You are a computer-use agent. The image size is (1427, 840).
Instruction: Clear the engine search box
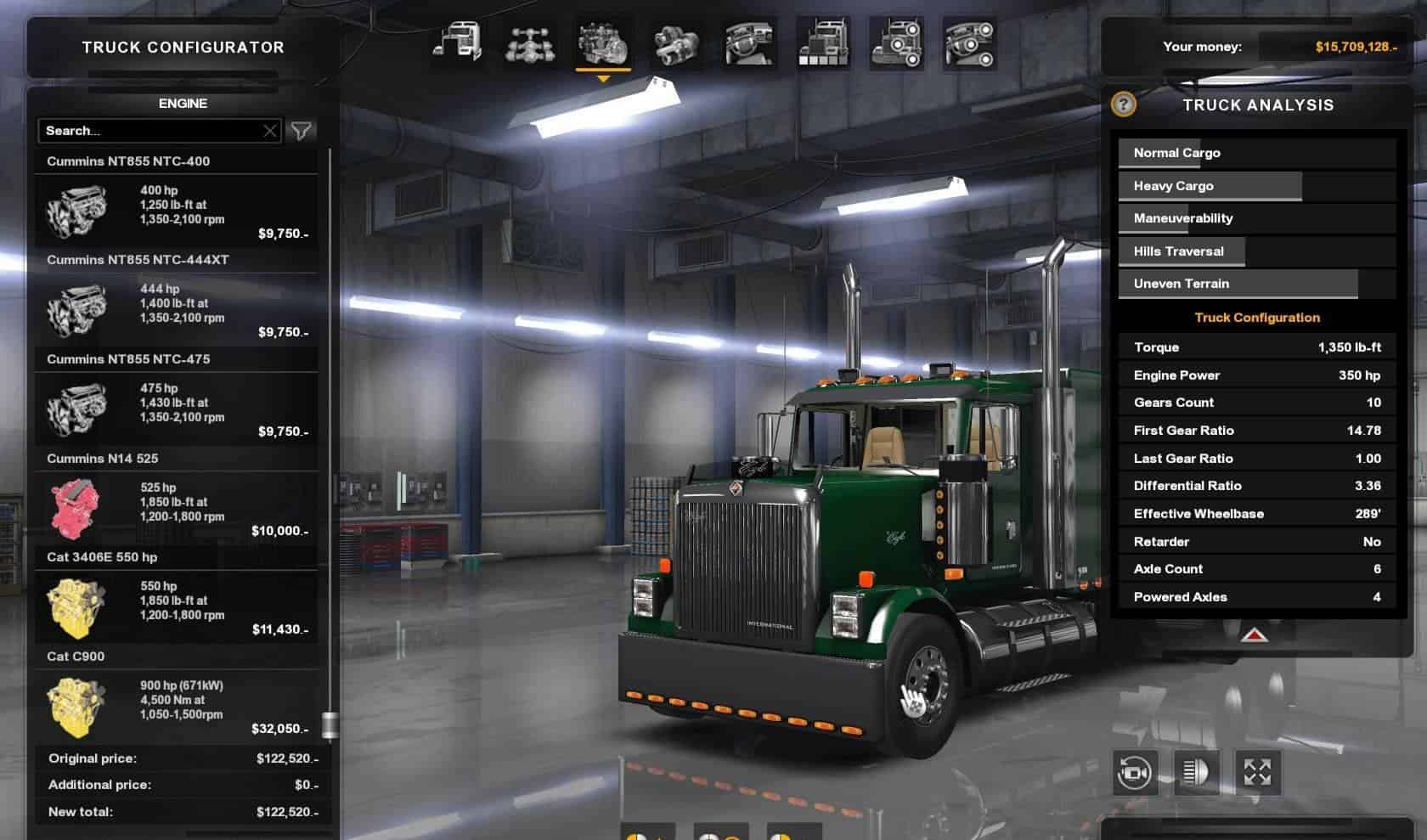pos(269,131)
